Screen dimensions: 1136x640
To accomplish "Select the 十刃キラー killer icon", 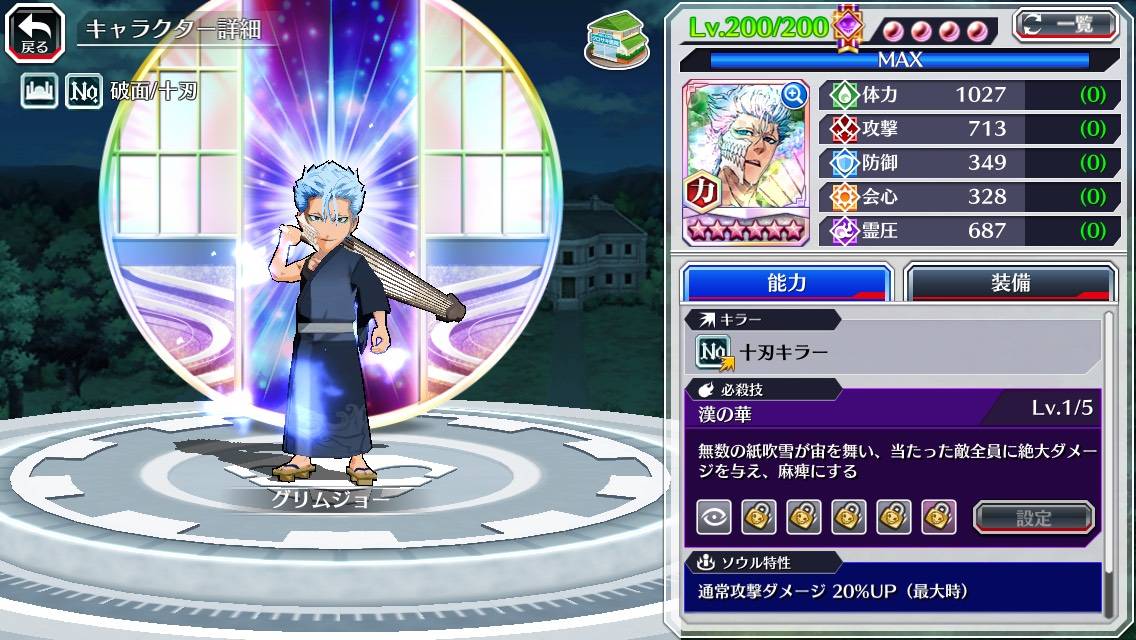I will (715, 352).
